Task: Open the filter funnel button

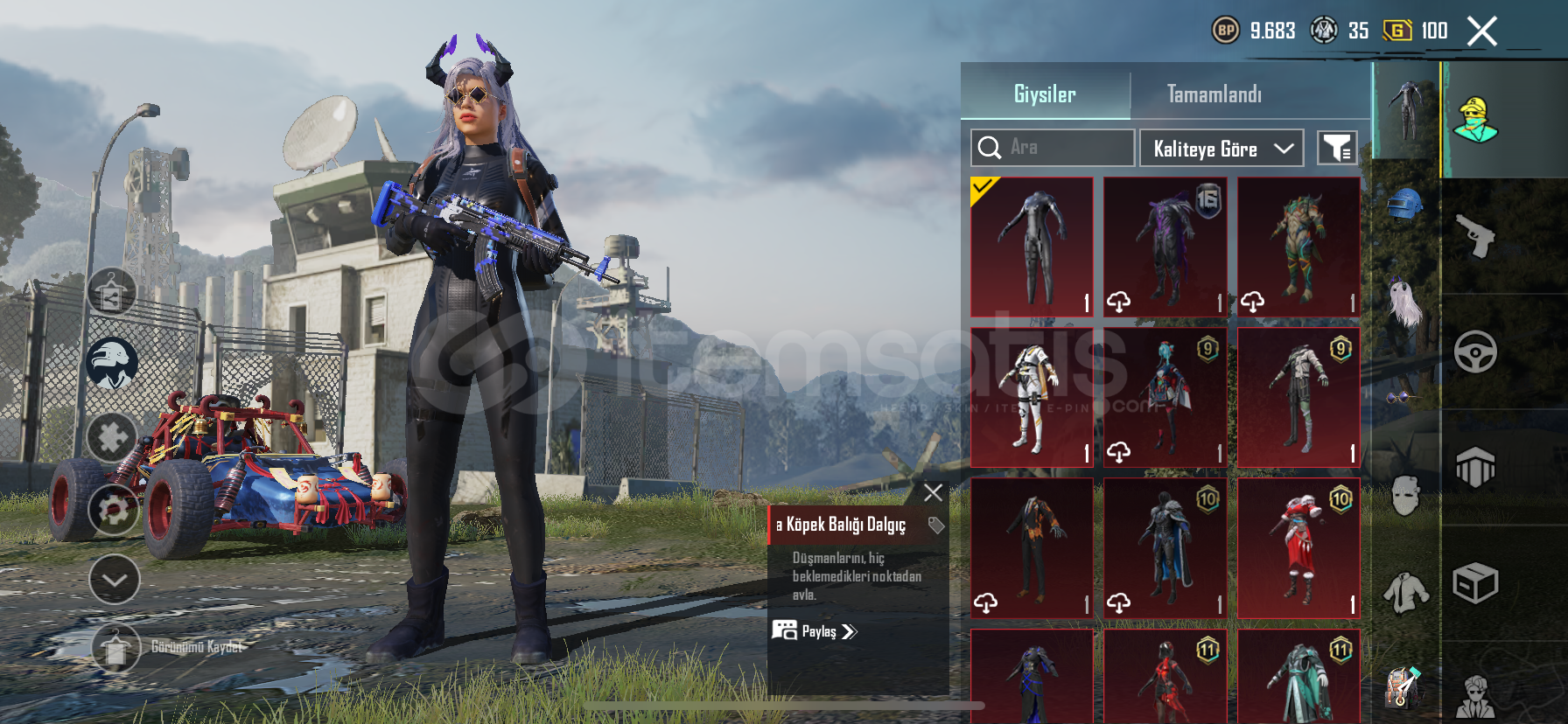Action: point(1337,149)
